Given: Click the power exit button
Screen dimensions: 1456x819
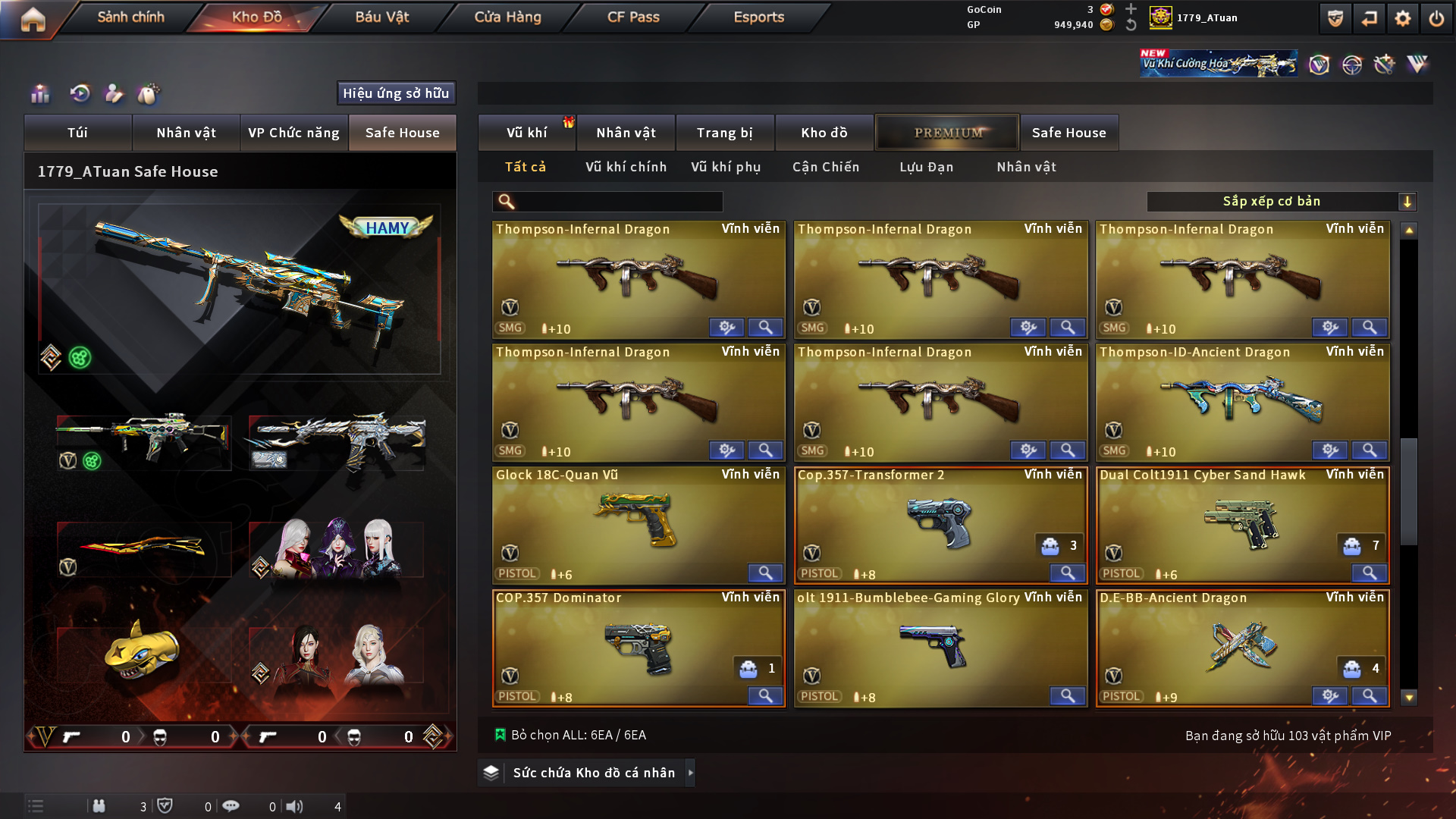Looking at the screenshot, I should (1436, 19).
